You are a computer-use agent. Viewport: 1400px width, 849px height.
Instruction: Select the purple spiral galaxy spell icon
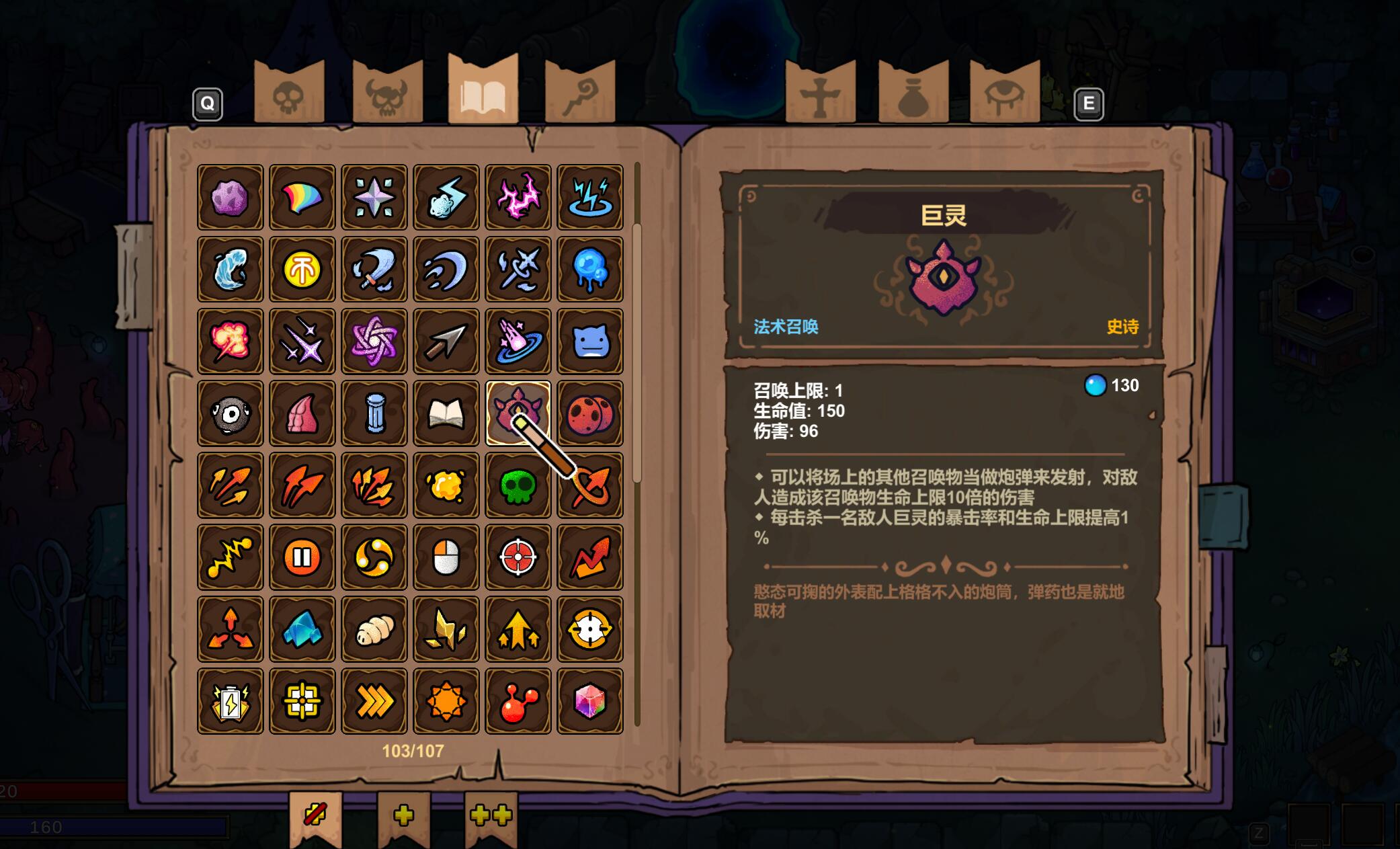pyautogui.click(x=374, y=340)
